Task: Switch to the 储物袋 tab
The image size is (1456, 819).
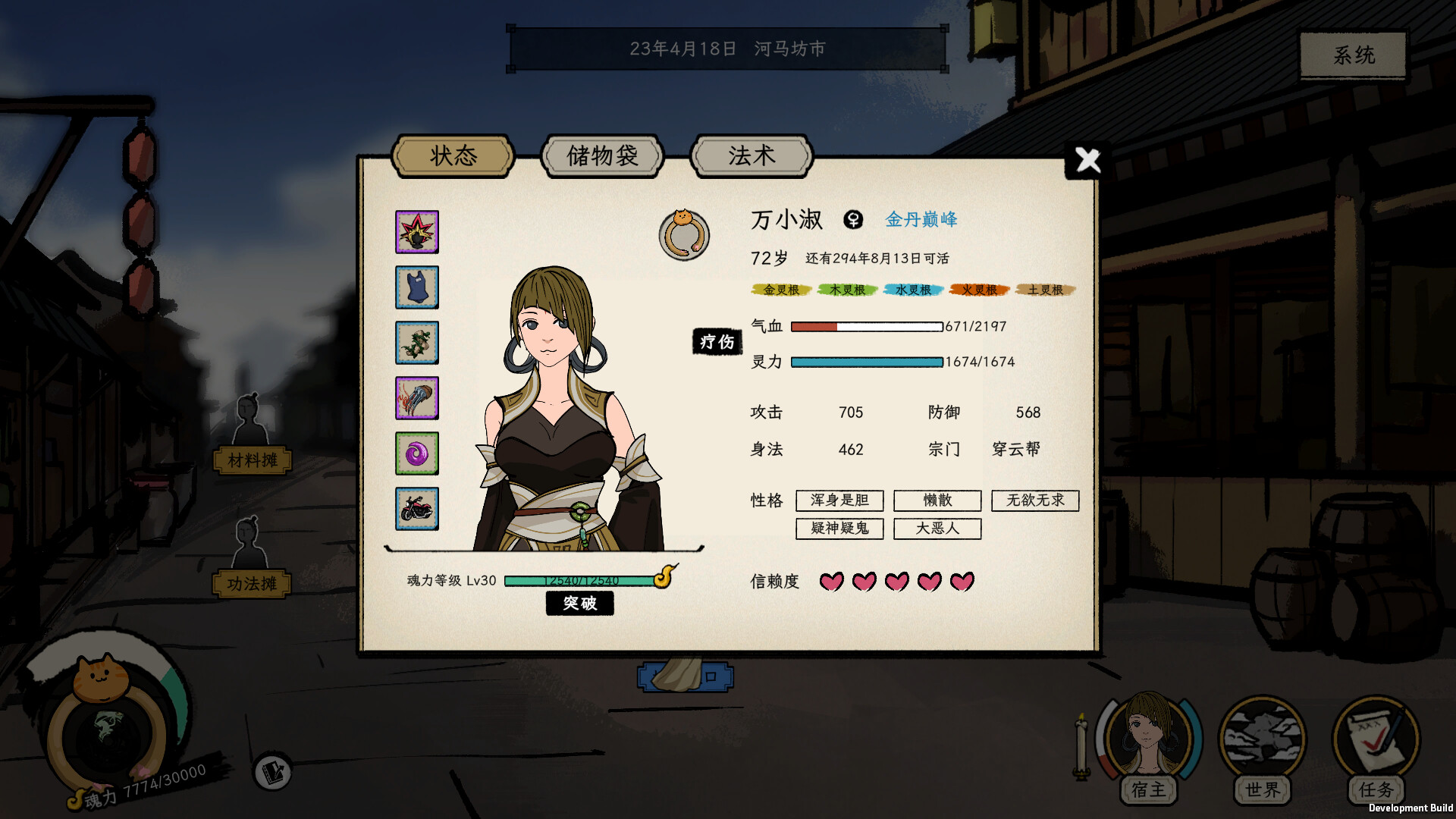Action: pos(603,155)
